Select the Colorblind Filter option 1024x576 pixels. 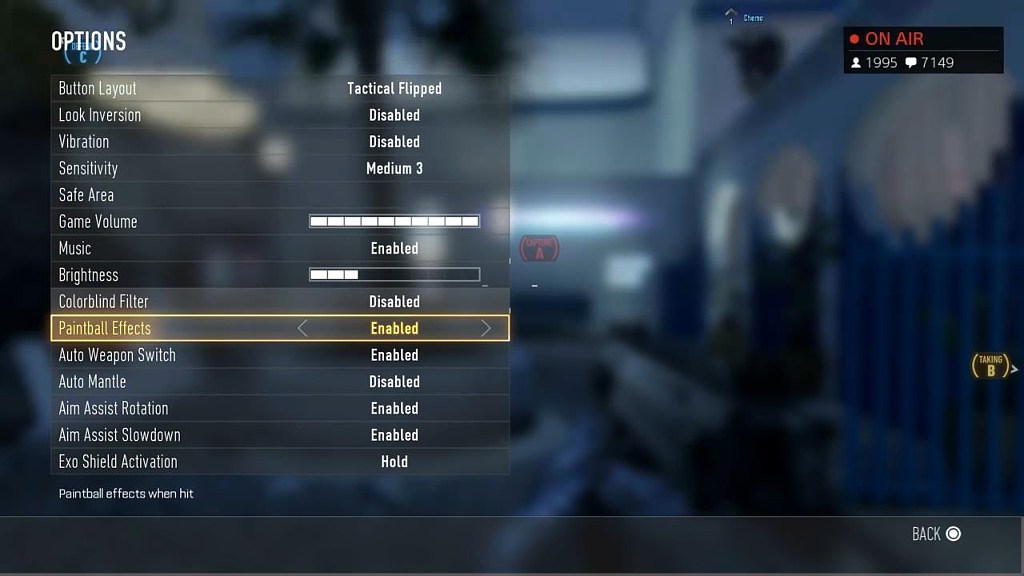(280, 302)
